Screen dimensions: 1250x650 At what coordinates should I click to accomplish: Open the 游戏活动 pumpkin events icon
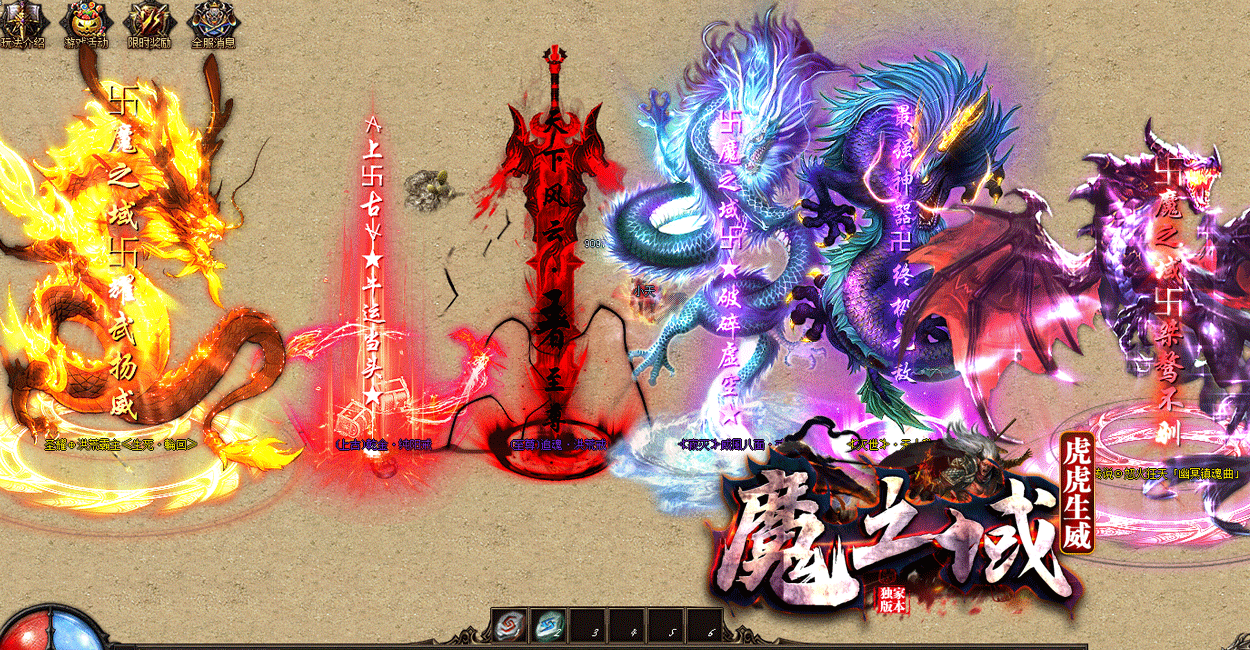(x=84, y=24)
